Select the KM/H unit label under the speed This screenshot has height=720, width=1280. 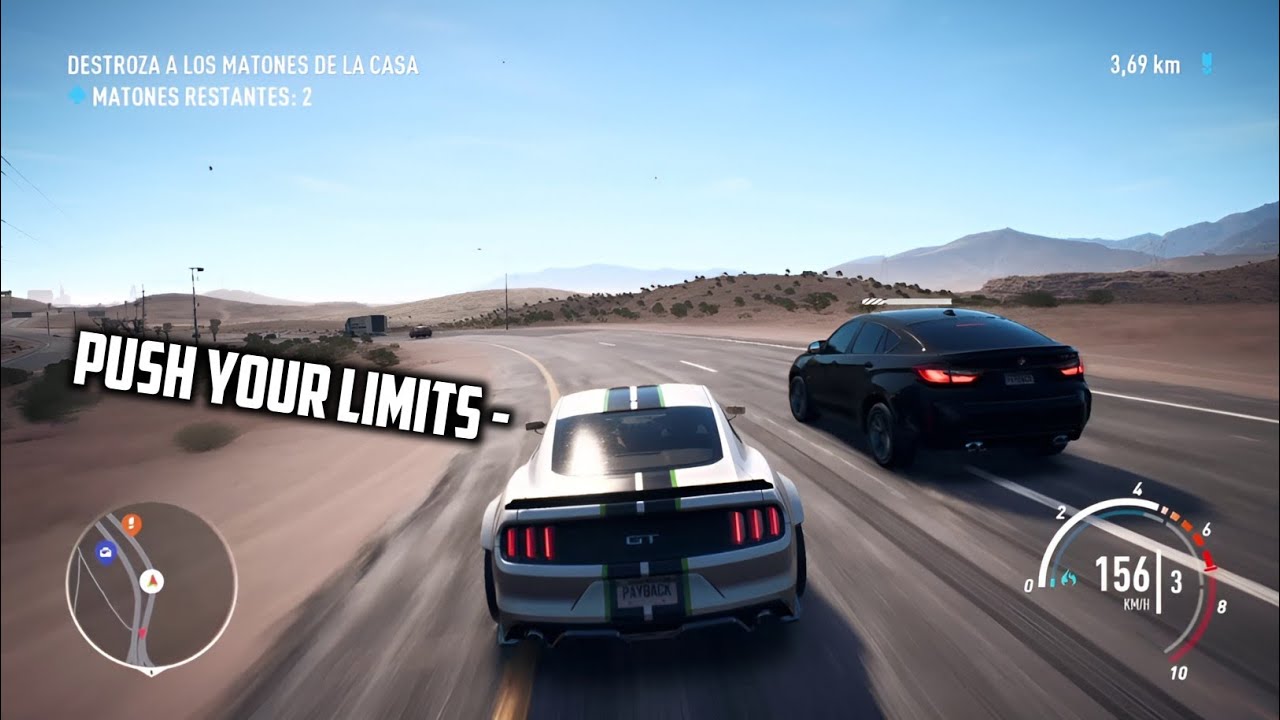click(x=1137, y=604)
